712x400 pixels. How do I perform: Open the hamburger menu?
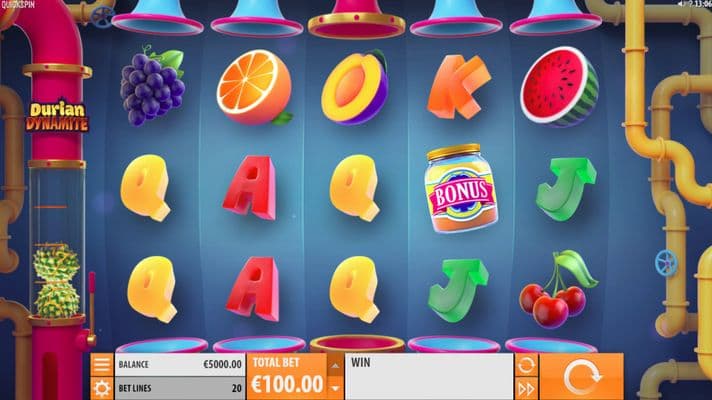102,365
